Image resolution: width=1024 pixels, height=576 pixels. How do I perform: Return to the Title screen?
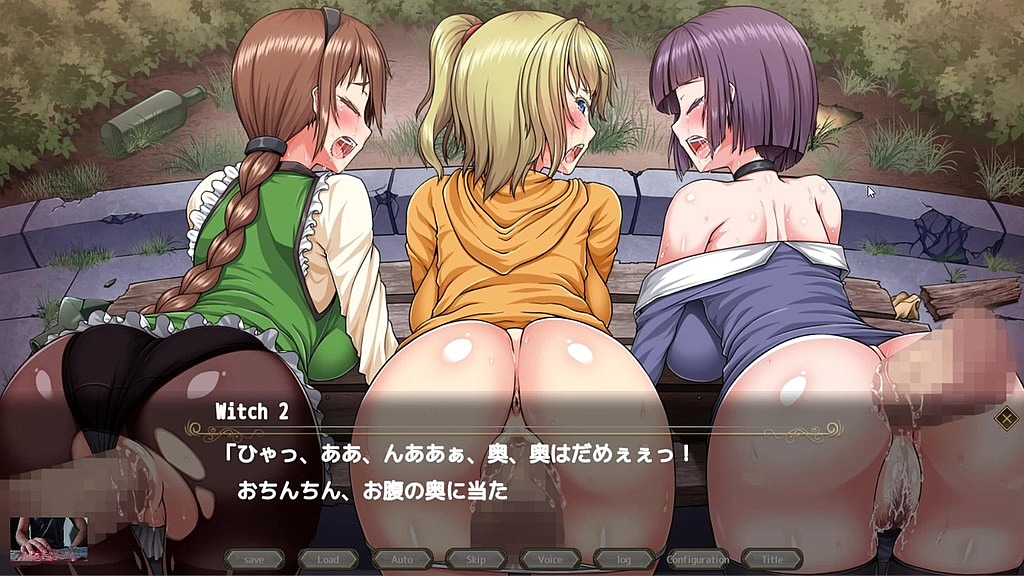(x=771, y=559)
